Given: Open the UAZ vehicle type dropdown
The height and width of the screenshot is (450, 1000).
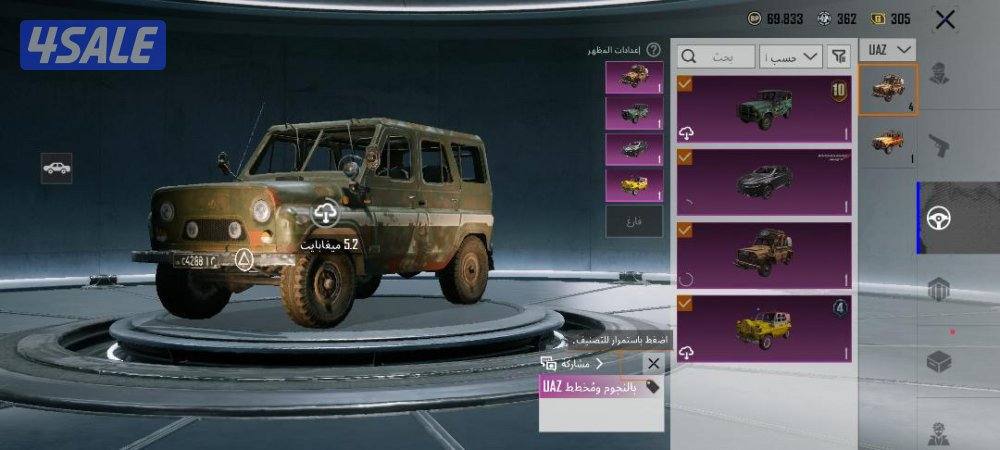Looking at the screenshot, I should (x=888, y=49).
